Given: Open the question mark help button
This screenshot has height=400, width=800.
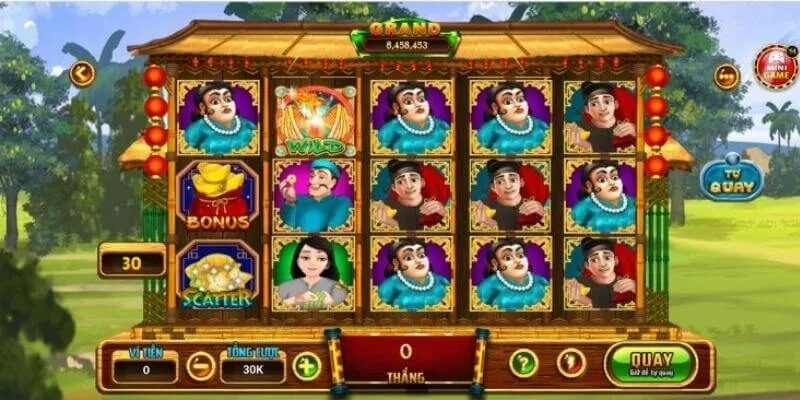Looking at the screenshot, I should pos(523,363).
